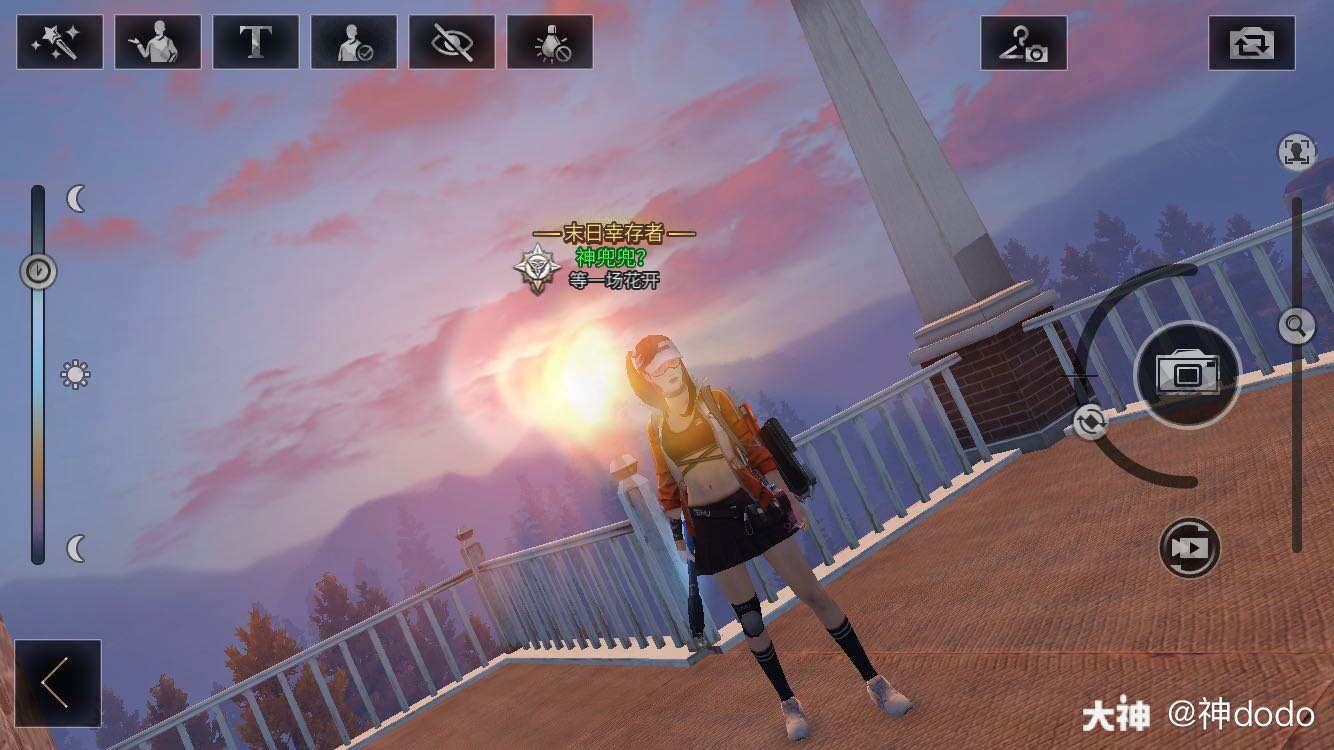Screen dimensions: 1334x750
Task: Switch camera with the flip button
Action: (1251, 43)
